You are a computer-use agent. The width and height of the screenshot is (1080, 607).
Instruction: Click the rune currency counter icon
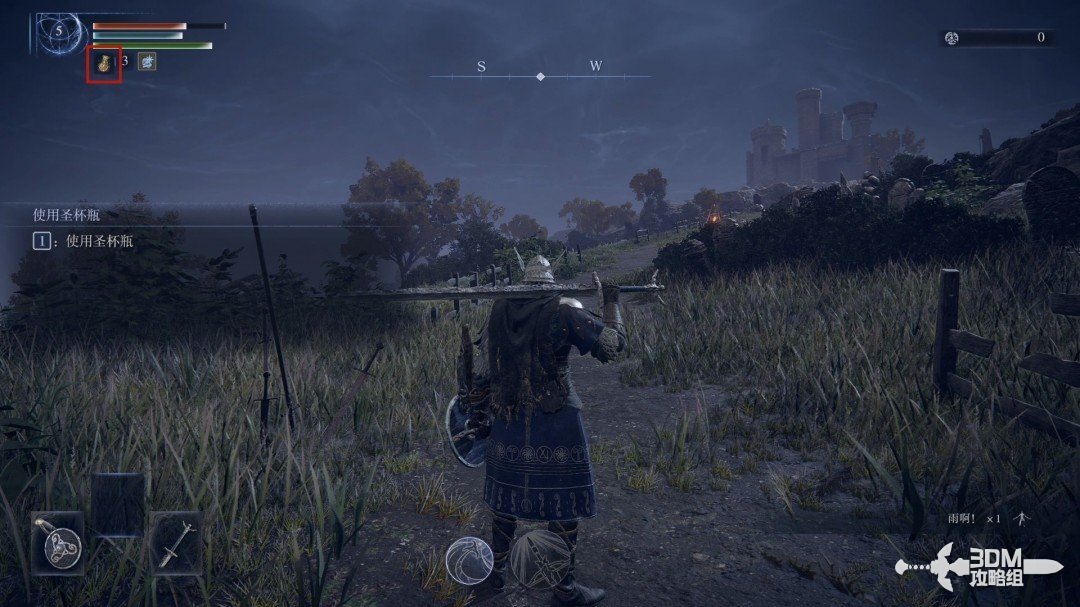pos(952,38)
